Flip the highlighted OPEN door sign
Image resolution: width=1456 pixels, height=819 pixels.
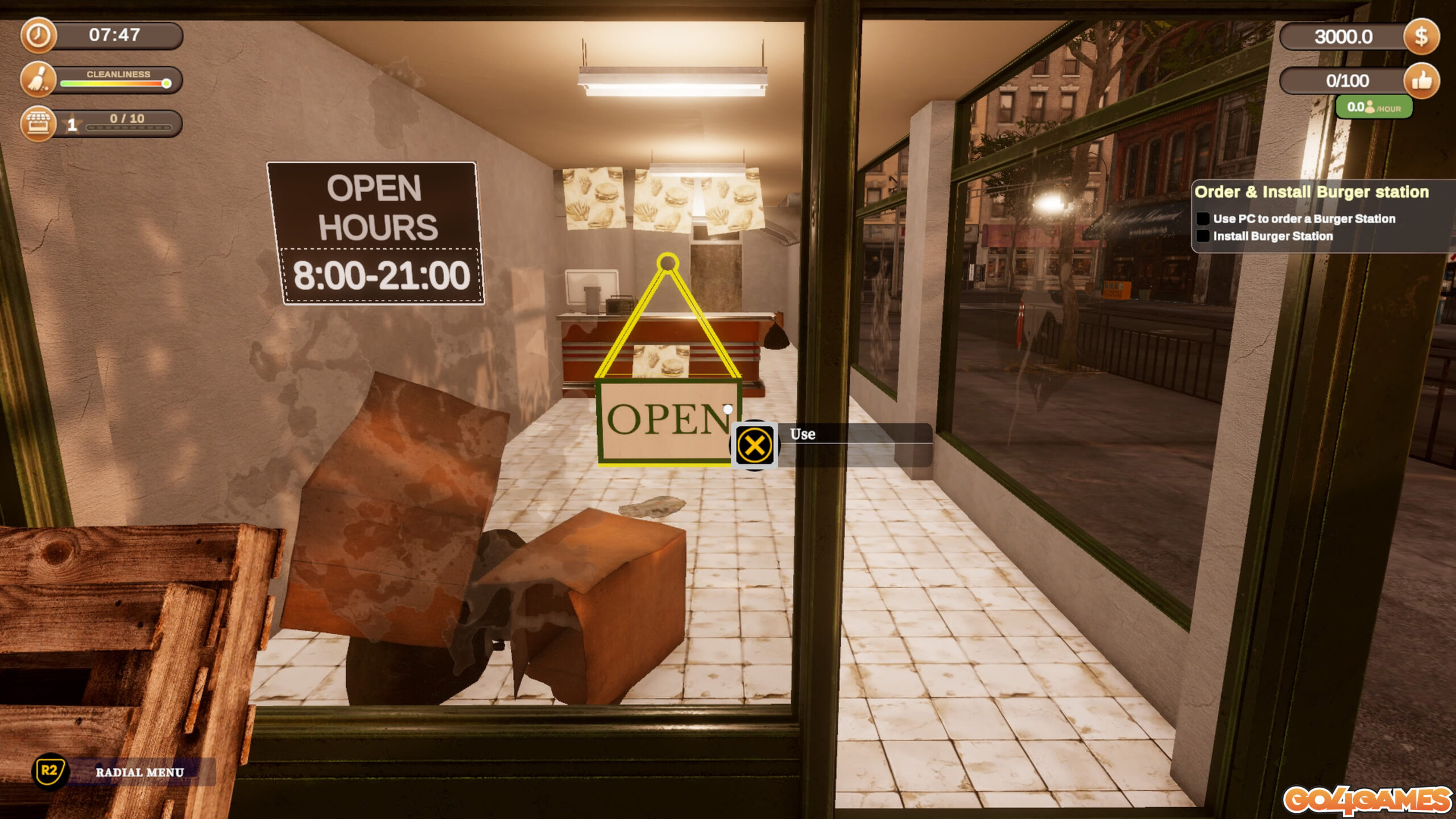[x=668, y=420]
